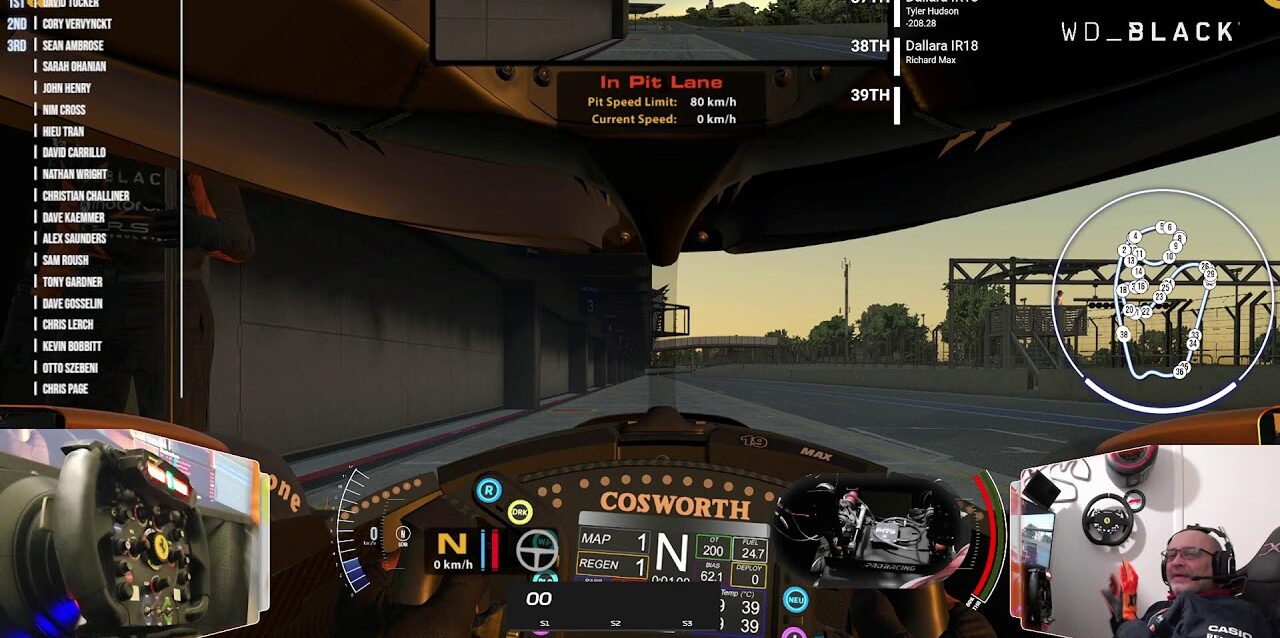Select Cory Vervynckt in the standings list
The width and height of the screenshot is (1280, 638).
(x=77, y=23)
